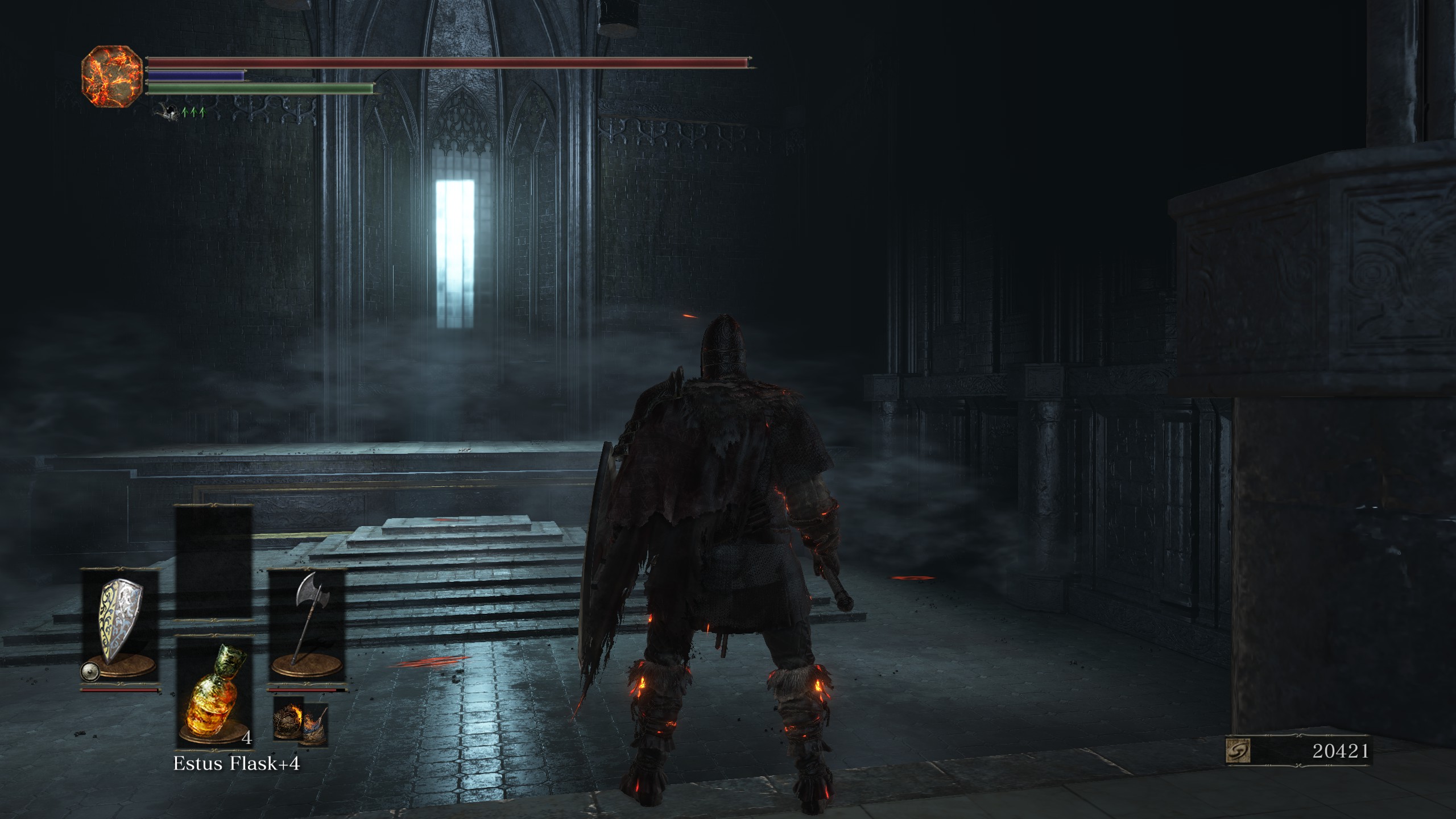Use the Estus Flask+4 item slot
Image resolution: width=1456 pixels, height=819 pixels.
(214, 692)
